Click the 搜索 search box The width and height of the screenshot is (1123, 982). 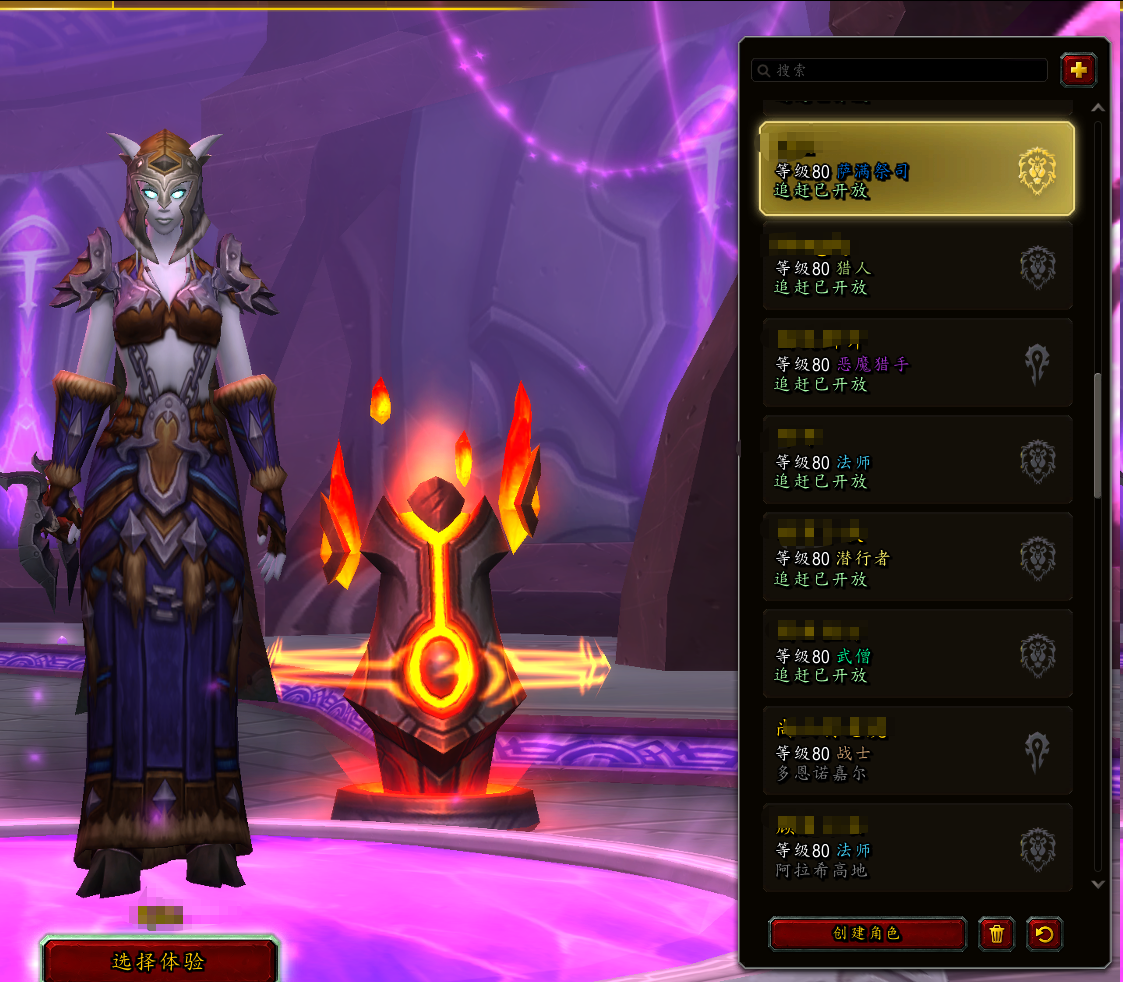900,70
